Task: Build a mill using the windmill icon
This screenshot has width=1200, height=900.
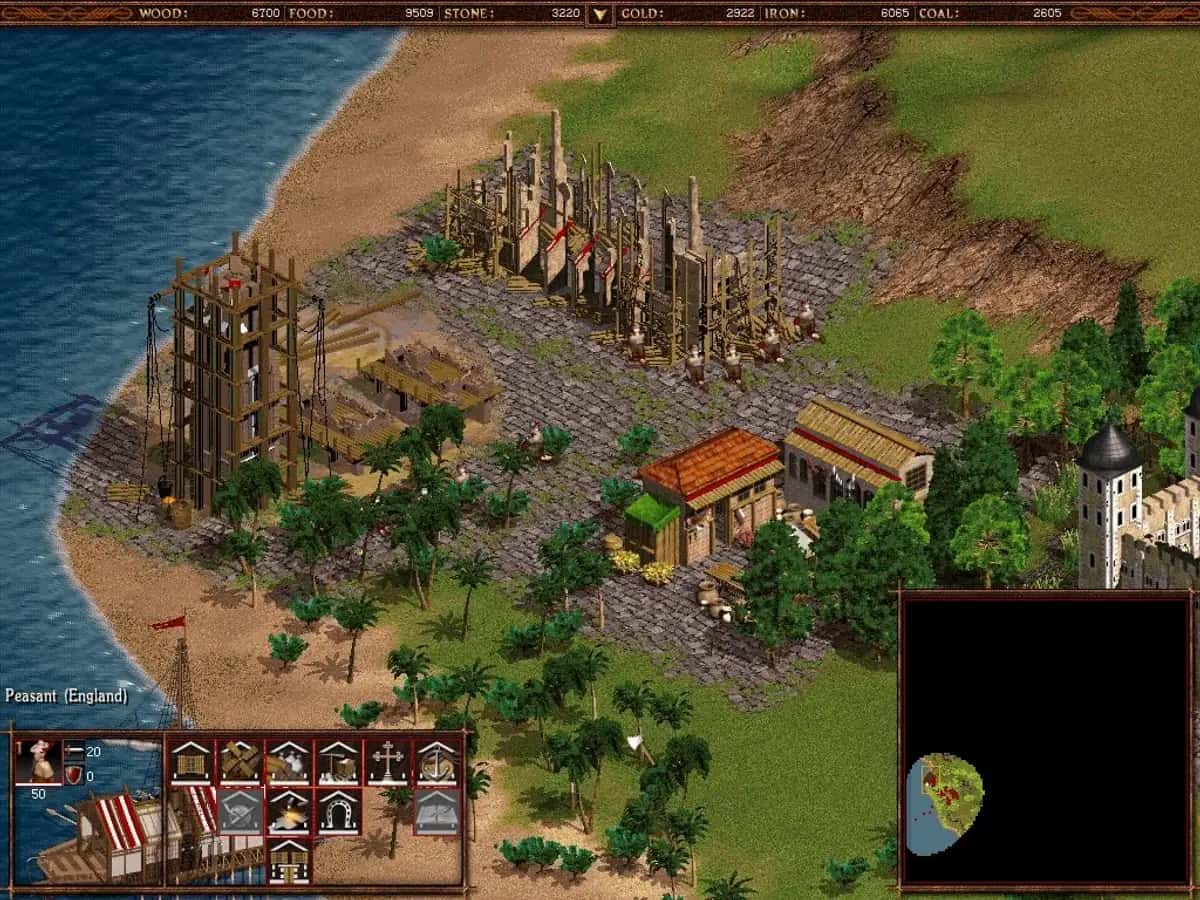Action: point(240,763)
